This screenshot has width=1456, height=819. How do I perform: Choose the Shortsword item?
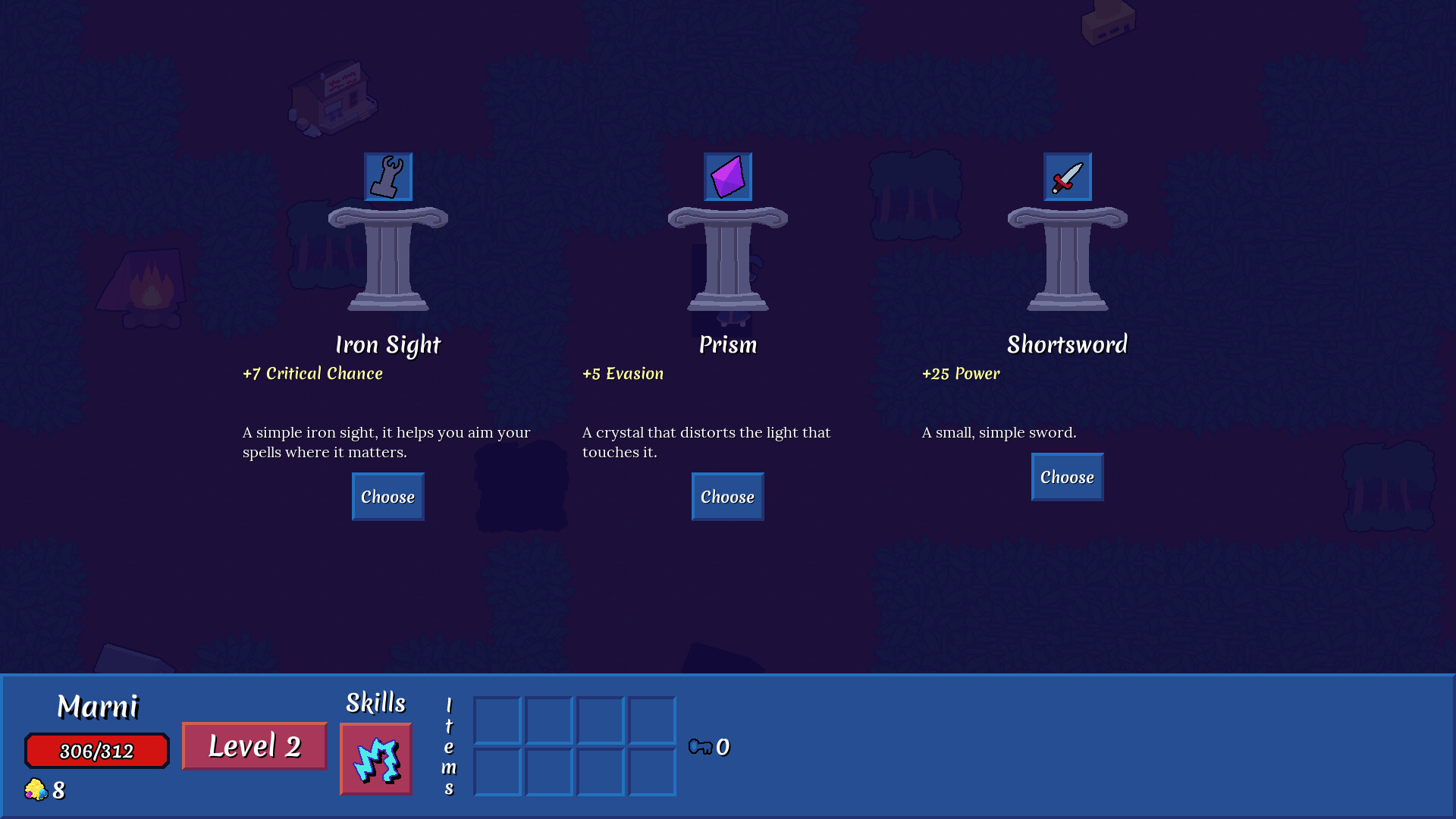click(1066, 476)
